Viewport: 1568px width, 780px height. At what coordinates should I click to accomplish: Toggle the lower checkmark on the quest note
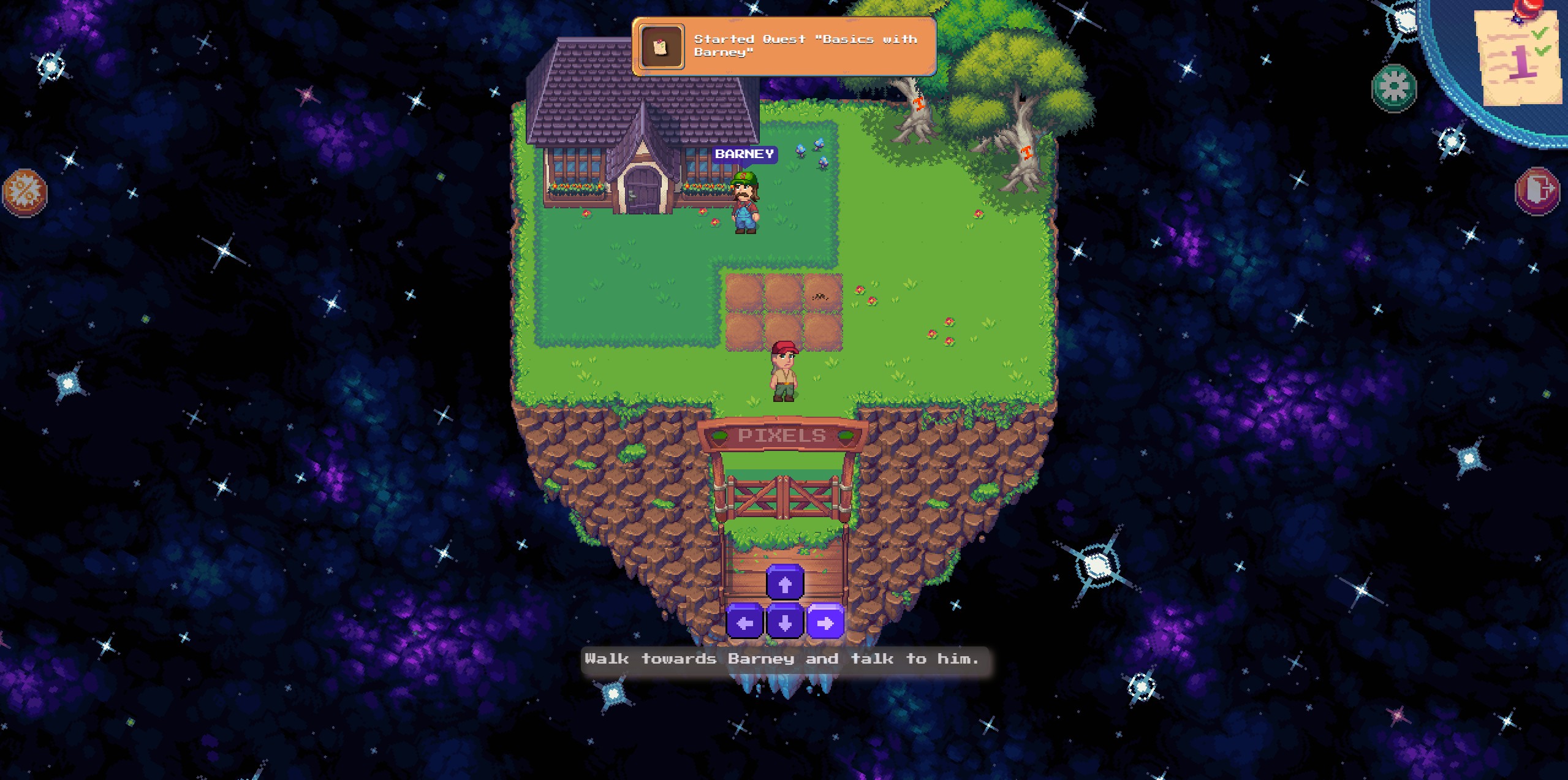point(1542,51)
